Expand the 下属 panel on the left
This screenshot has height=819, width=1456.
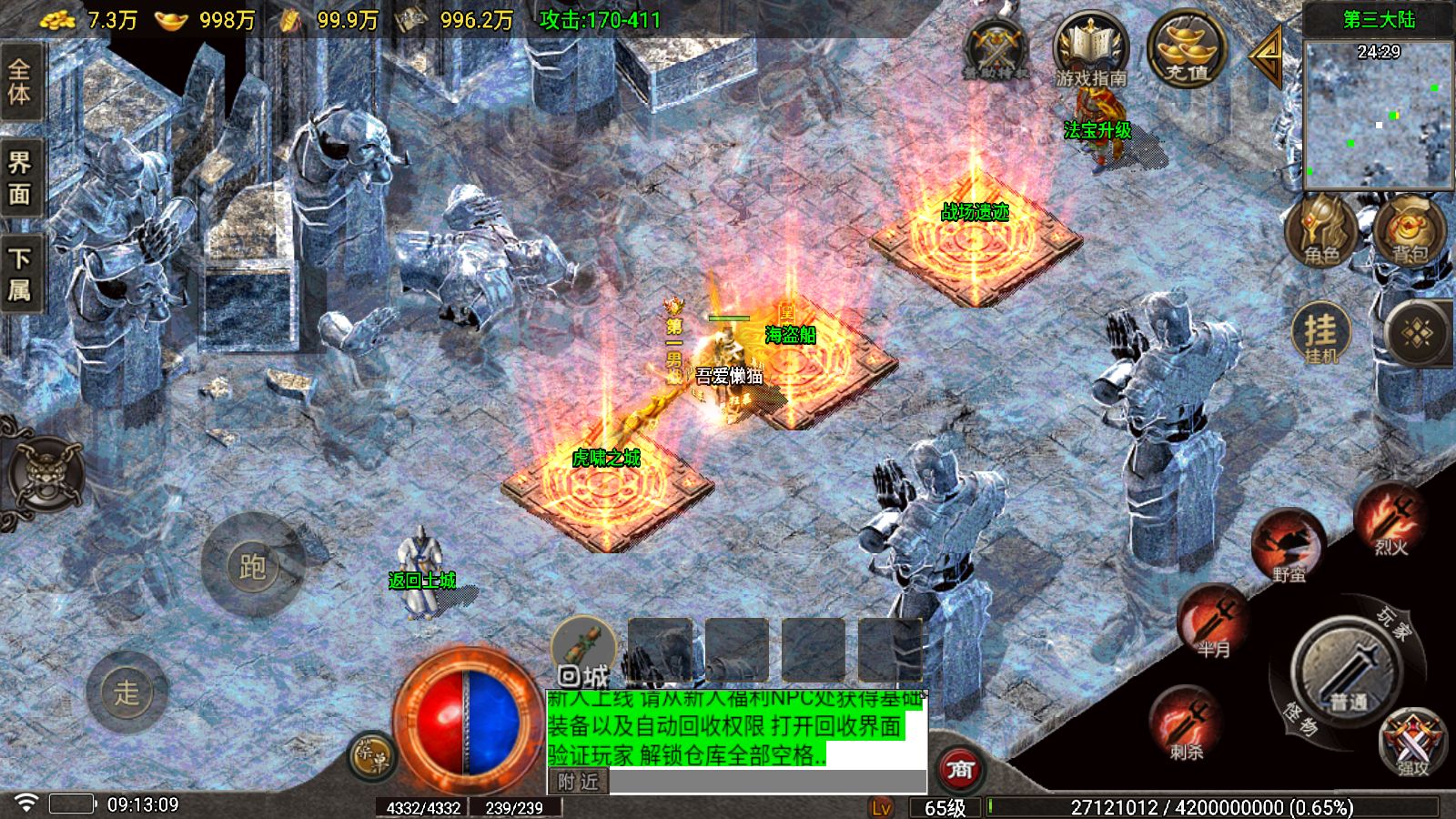[x=20, y=268]
